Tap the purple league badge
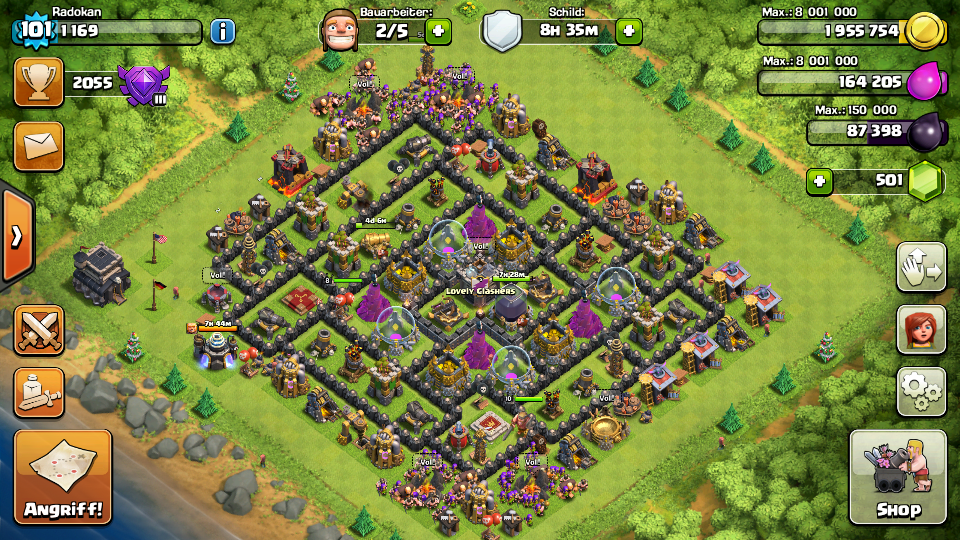The height and width of the screenshot is (540, 960). point(142,84)
